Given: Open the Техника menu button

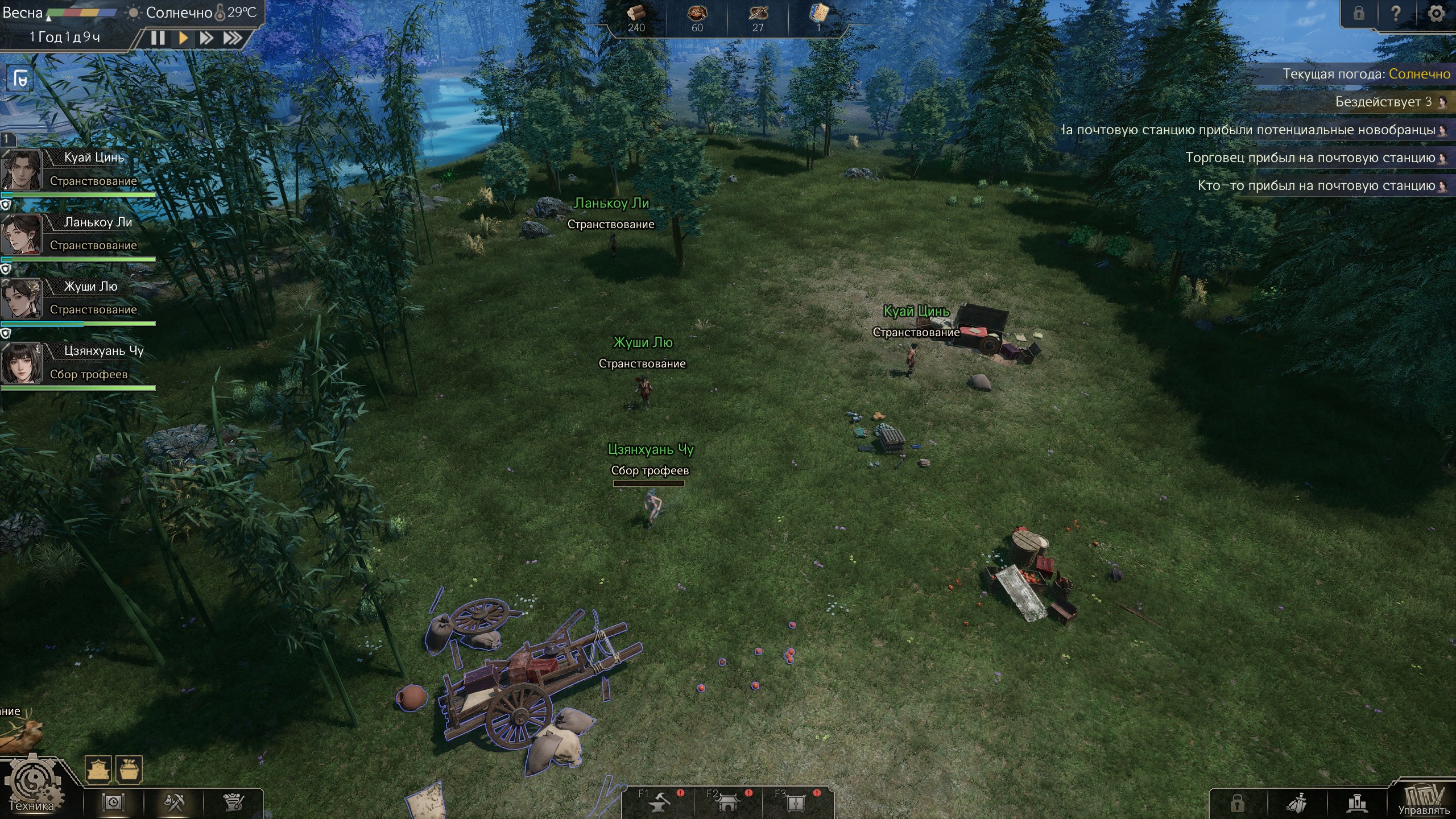Looking at the screenshot, I should (32, 788).
